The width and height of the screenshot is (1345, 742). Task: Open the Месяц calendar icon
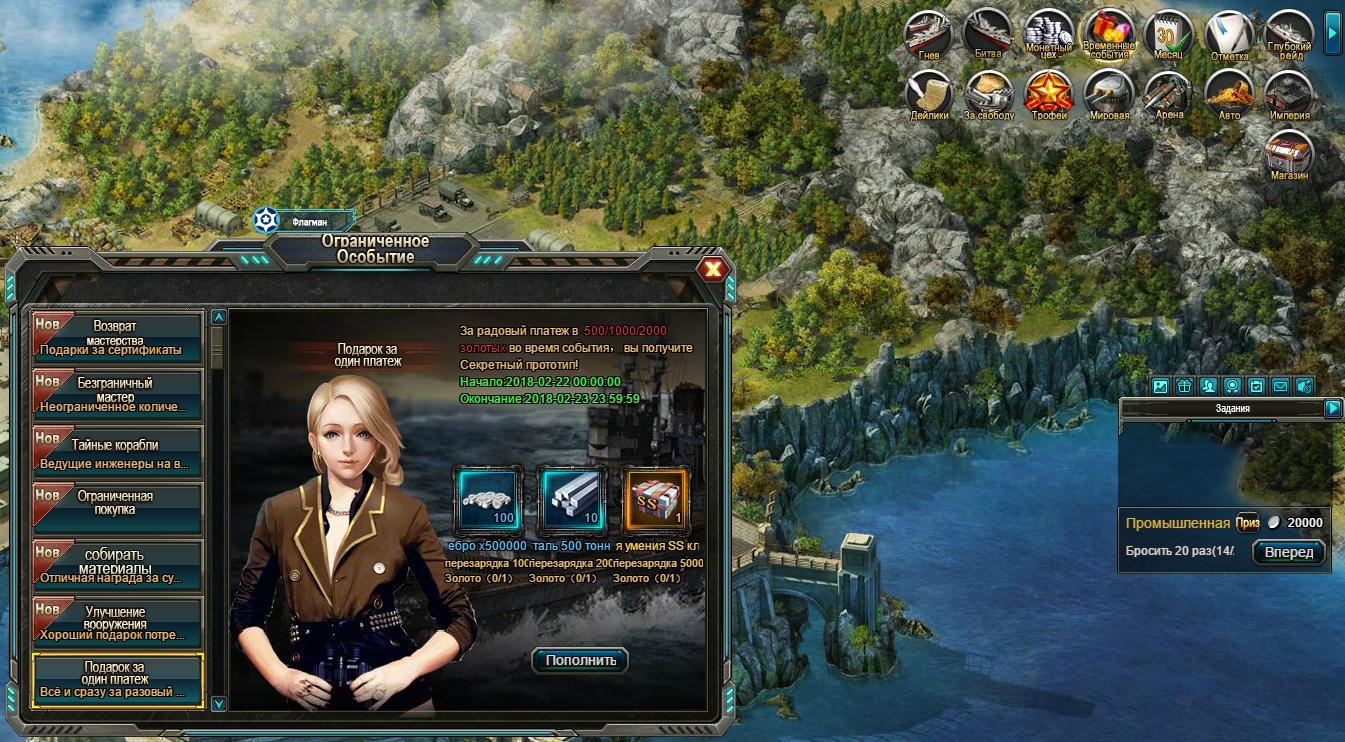[x=1168, y=34]
